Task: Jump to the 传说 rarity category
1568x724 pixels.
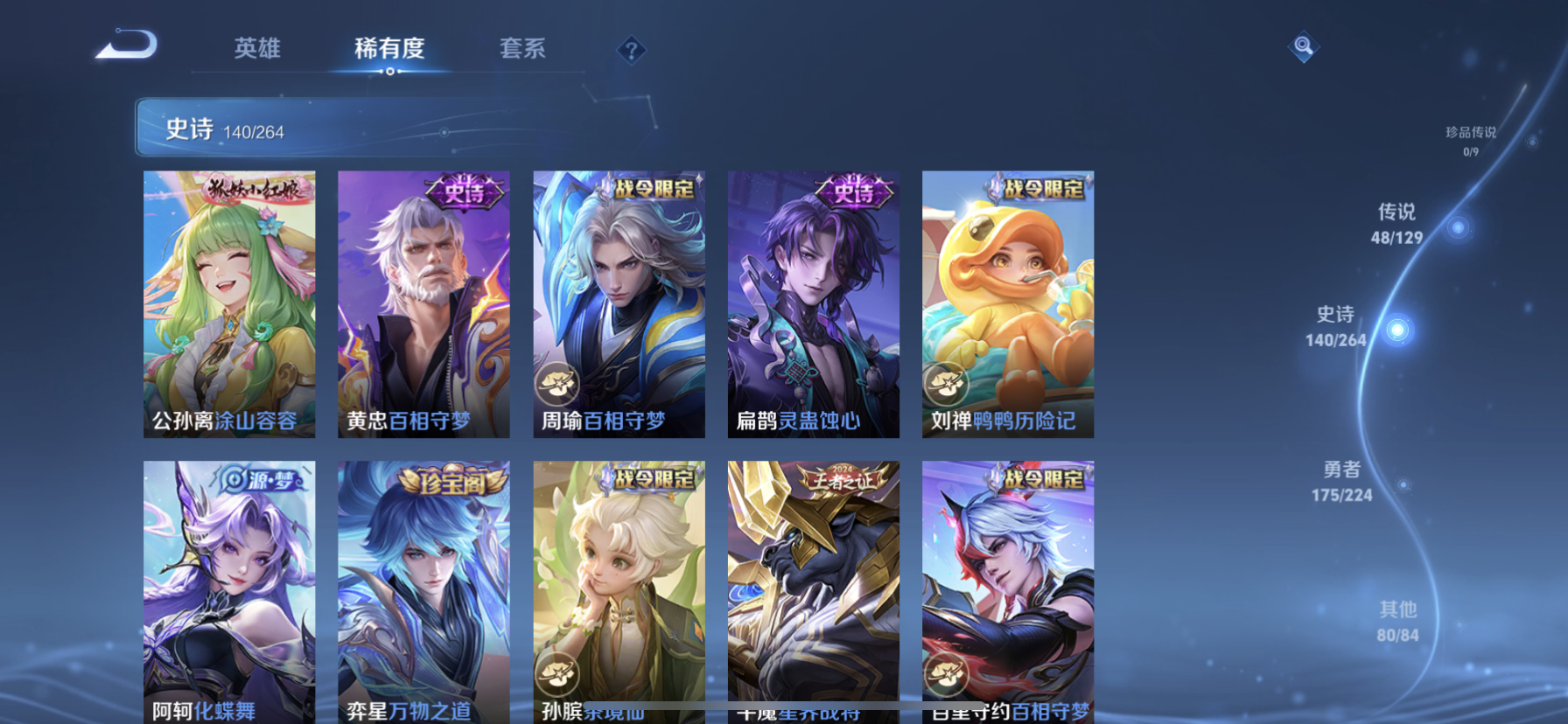Action: tap(1397, 224)
